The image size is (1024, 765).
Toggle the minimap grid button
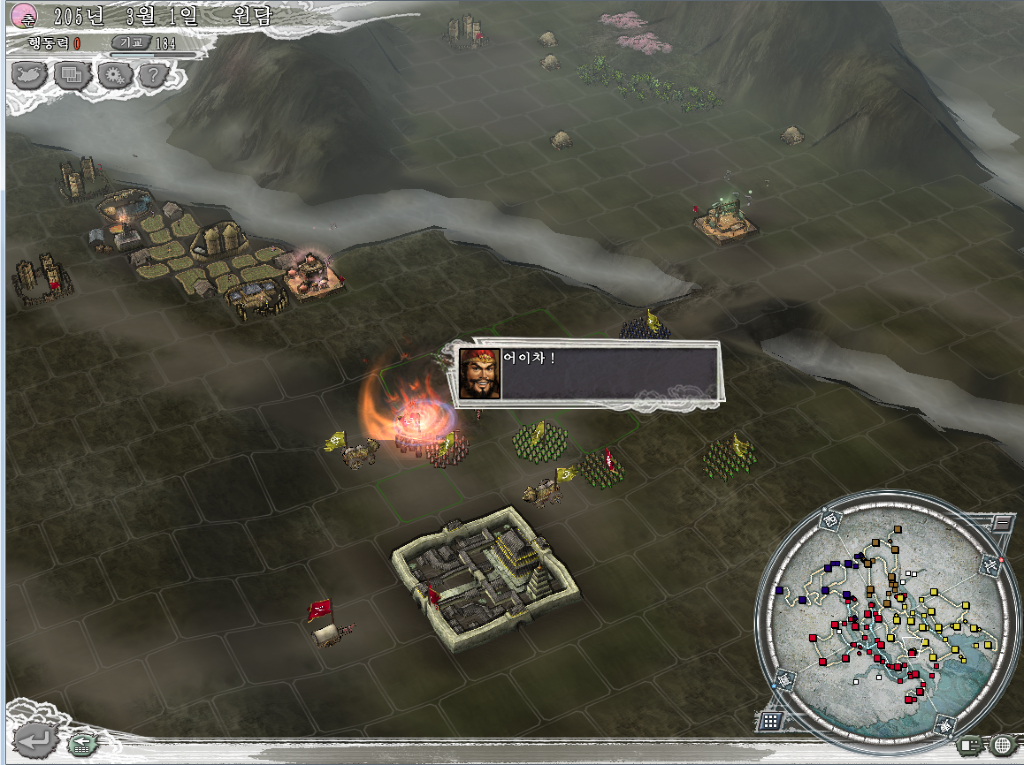point(770,720)
